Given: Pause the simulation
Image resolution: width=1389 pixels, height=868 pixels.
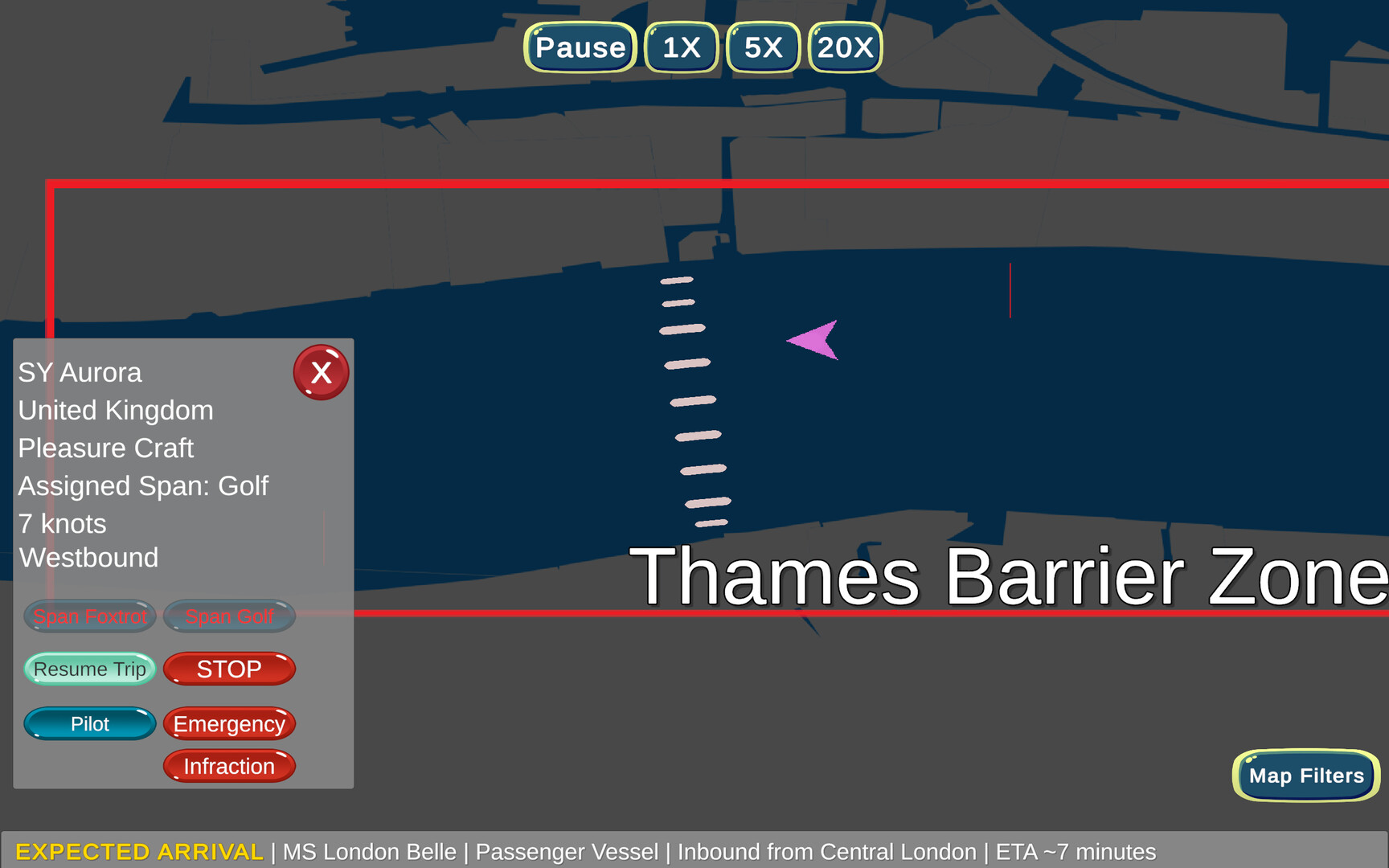Looking at the screenshot, I should click(x=580, y=47).
